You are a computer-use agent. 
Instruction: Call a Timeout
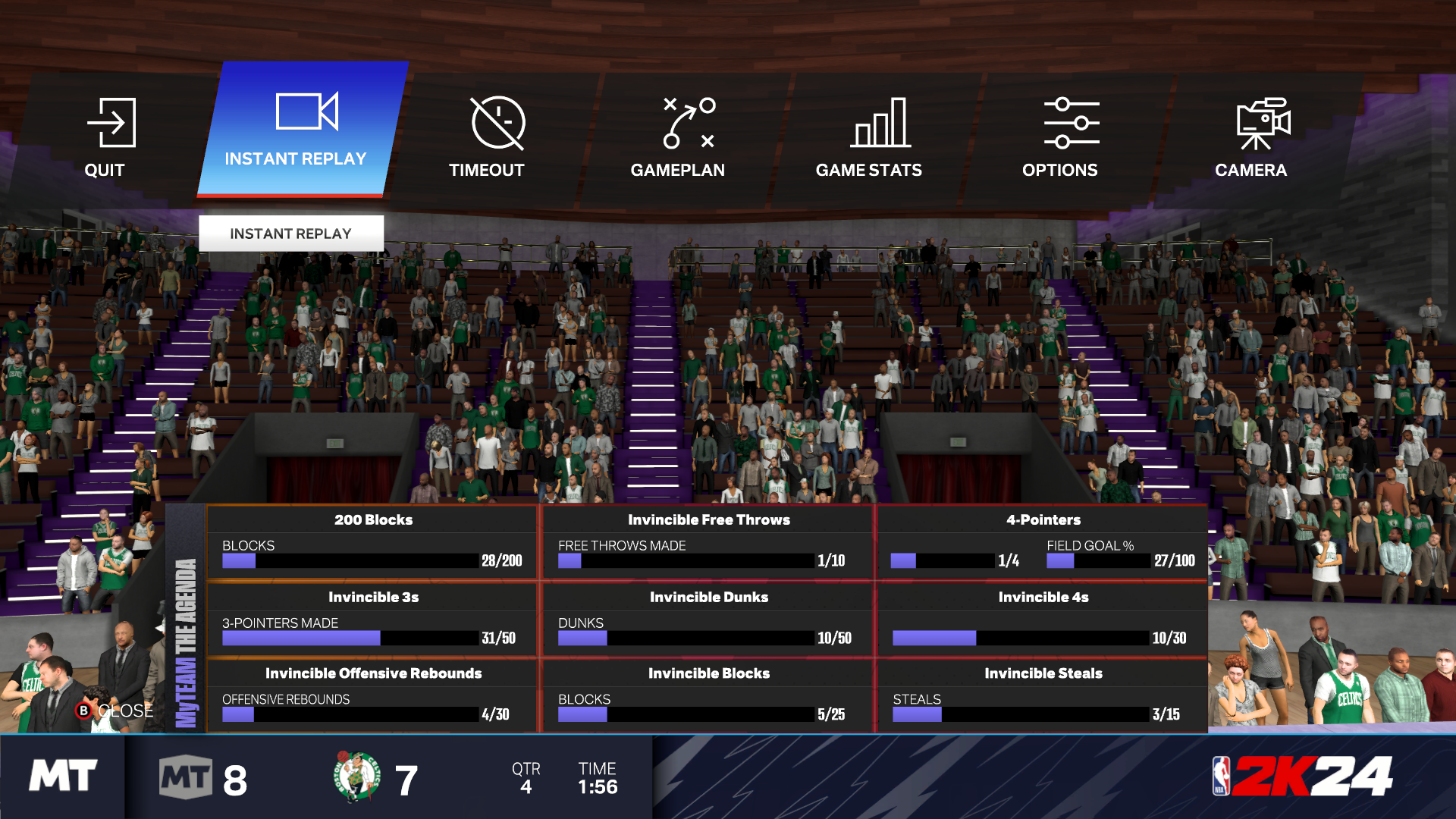(x=487, y=138)
